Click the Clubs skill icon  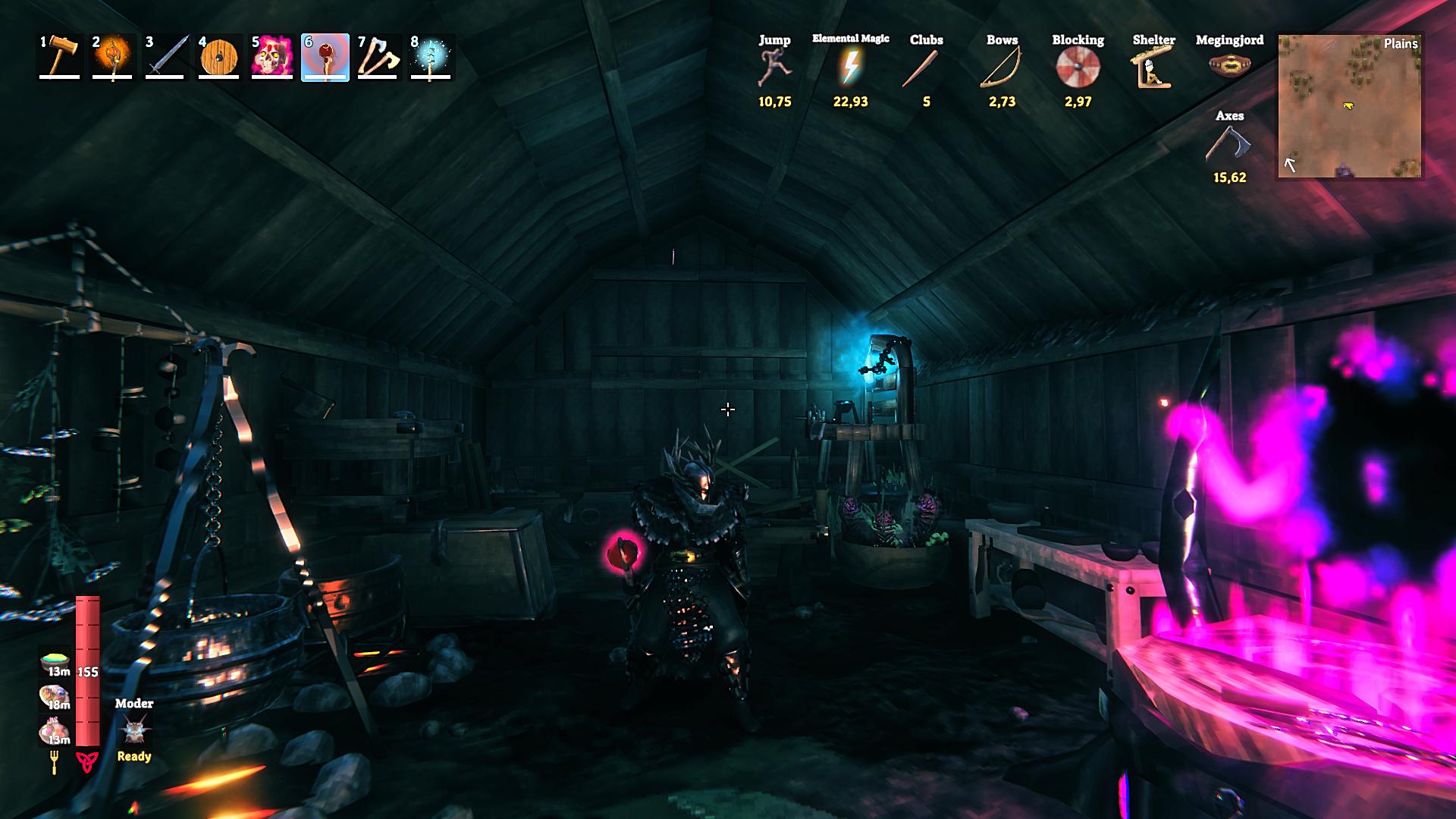(926, 68)
